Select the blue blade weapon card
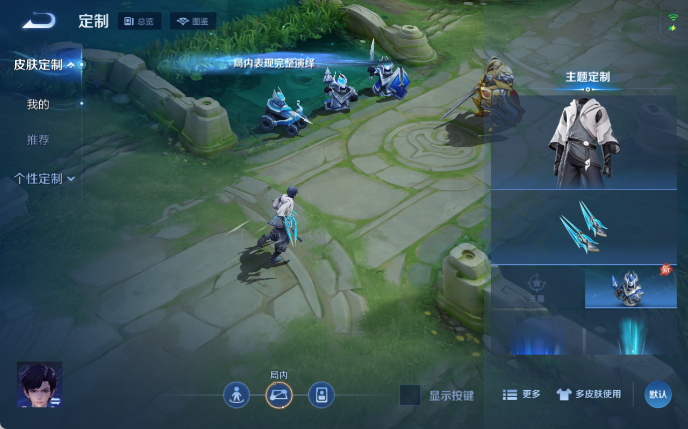This screenshot has height=429, width=688. click(584, 228)
